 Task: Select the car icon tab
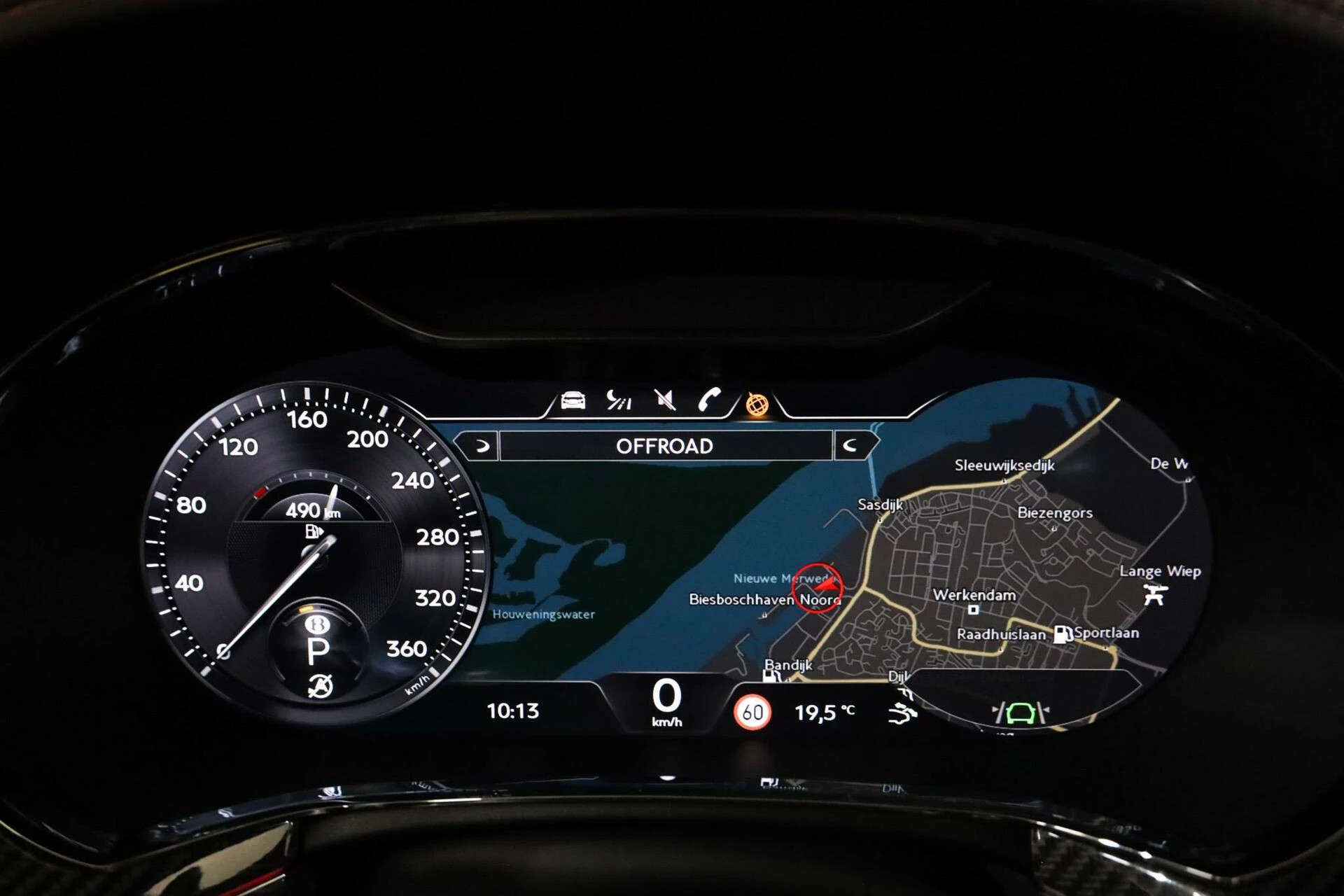tap(573, 400)
